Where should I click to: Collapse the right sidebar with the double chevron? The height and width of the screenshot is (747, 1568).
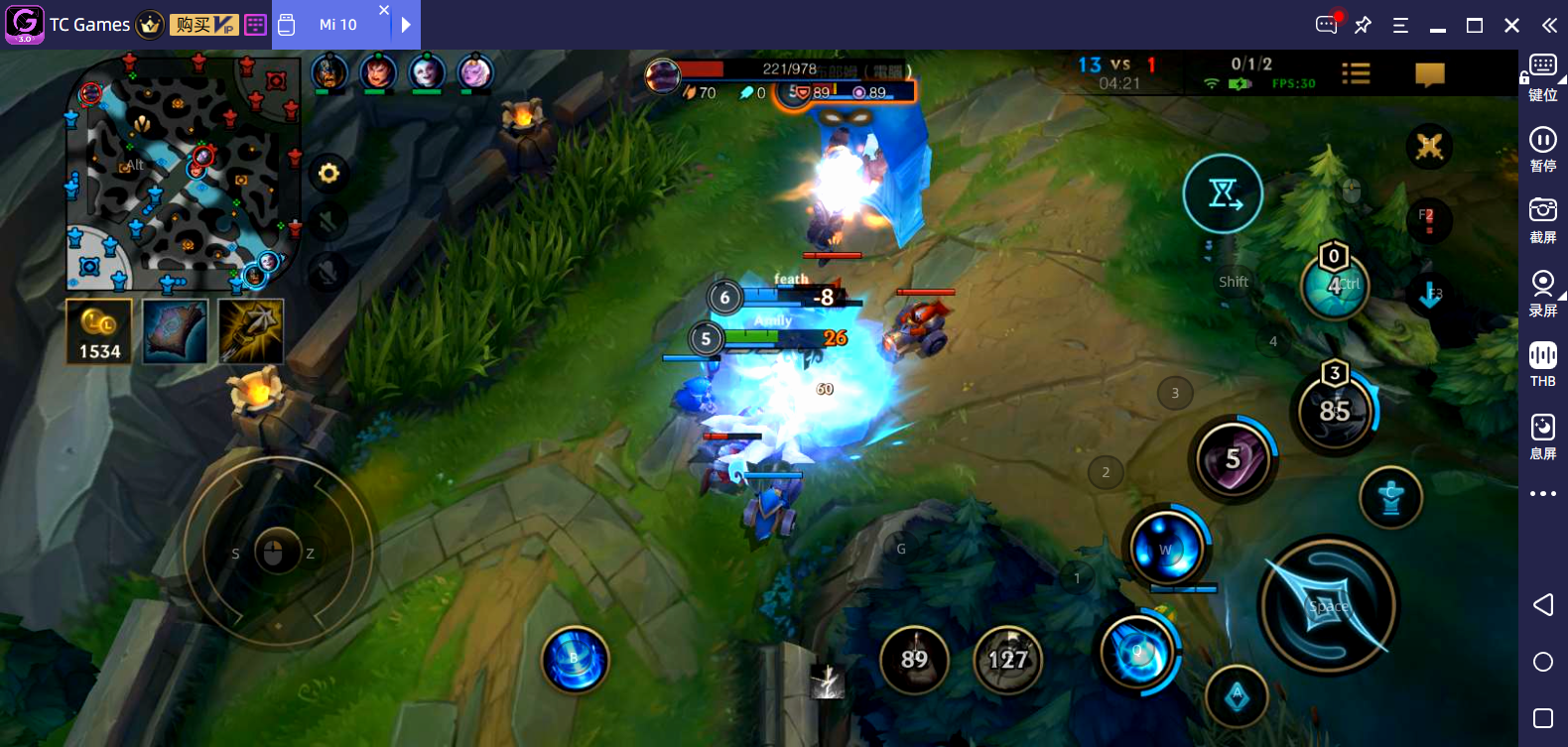tap(1548, 25)
